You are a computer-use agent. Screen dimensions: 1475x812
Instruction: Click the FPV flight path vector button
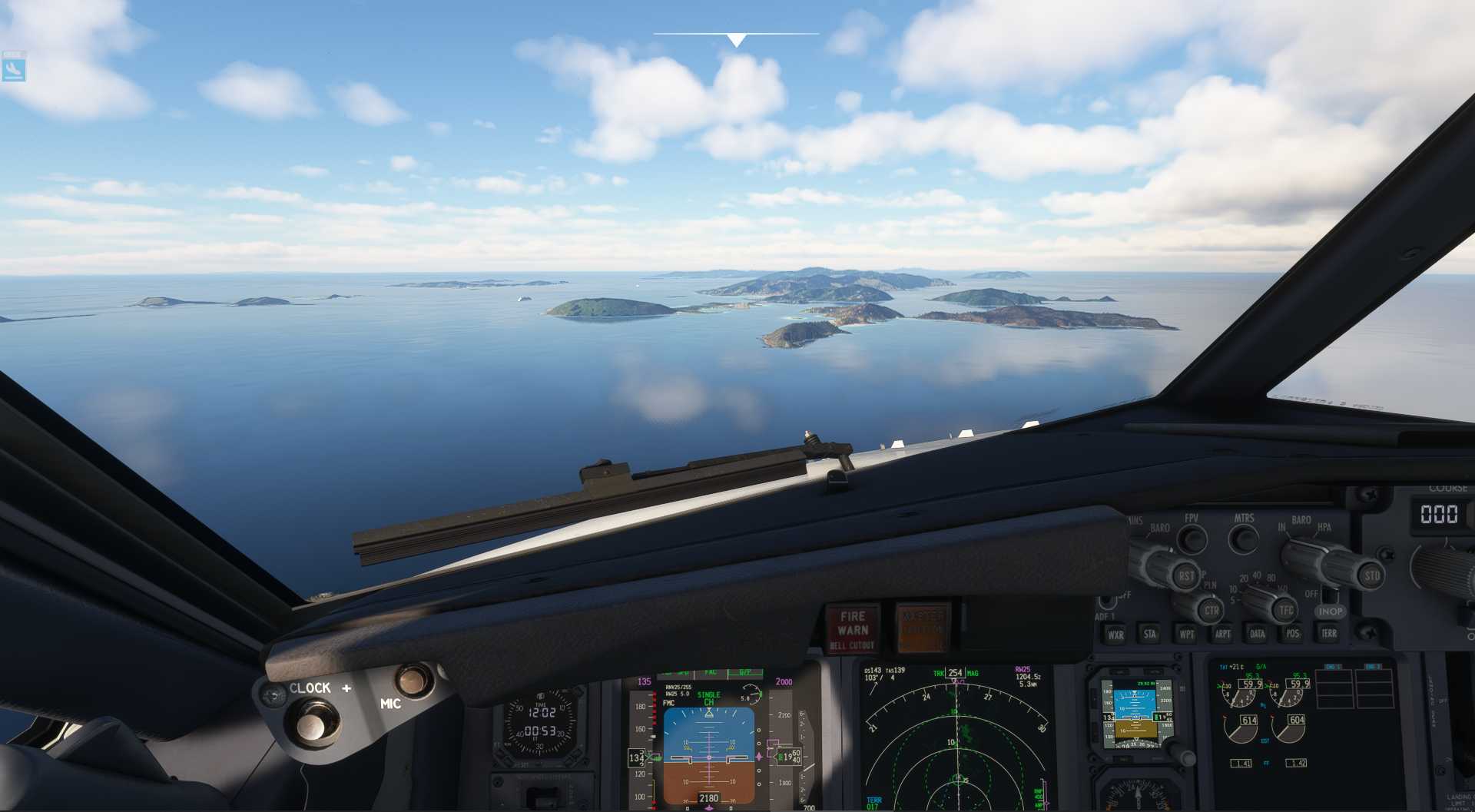(1192, 539)
